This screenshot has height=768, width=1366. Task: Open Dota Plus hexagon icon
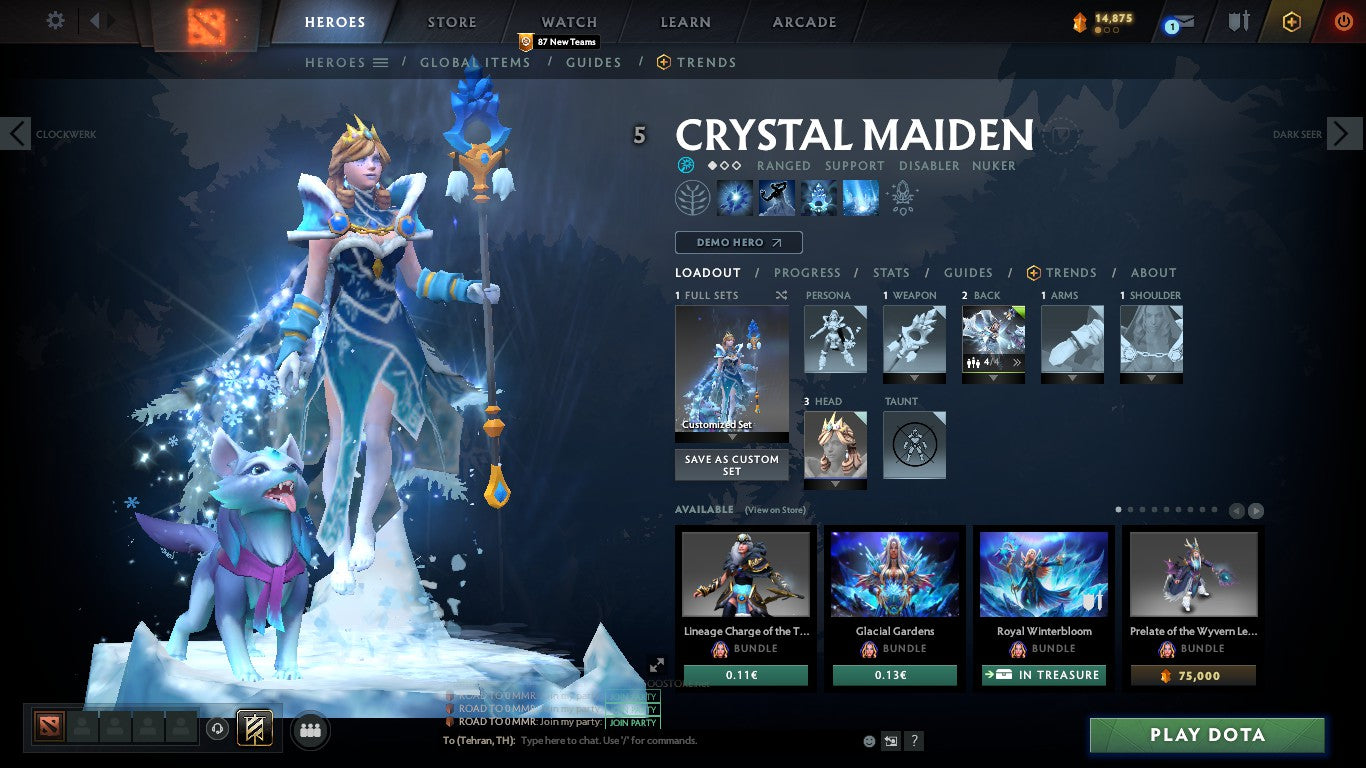click(x=1293, y=21)
